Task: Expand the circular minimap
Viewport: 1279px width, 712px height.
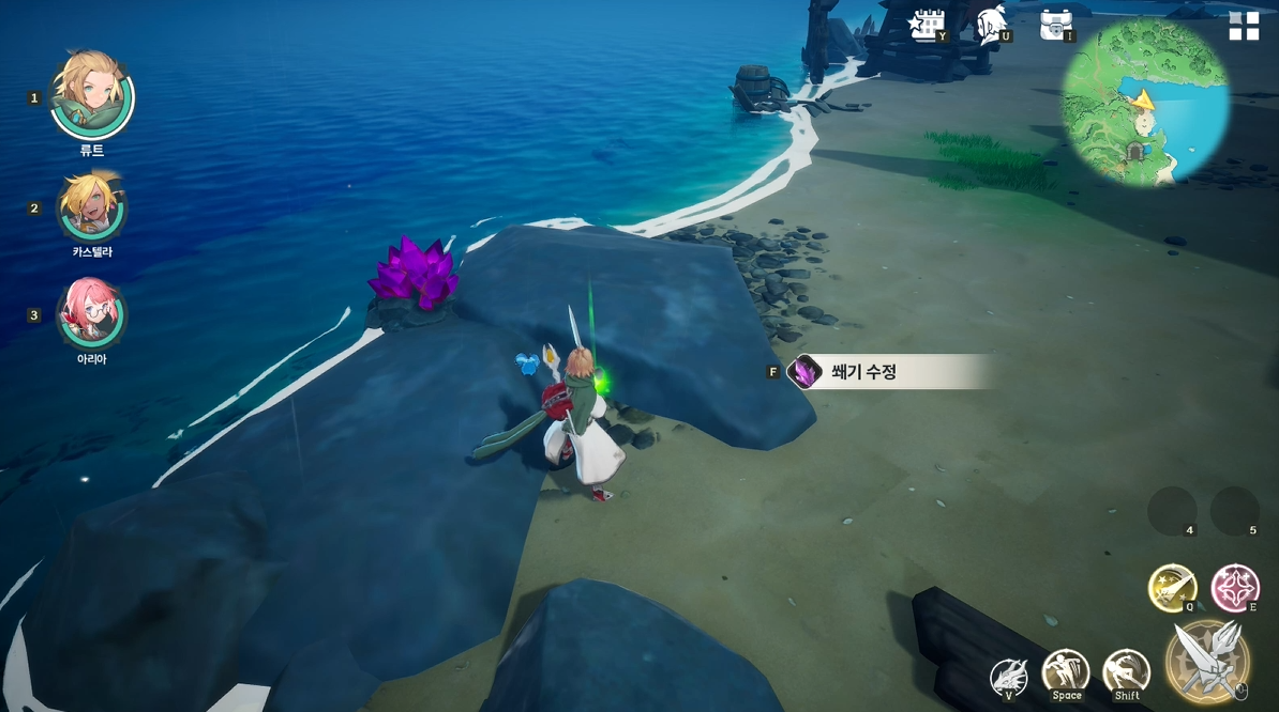Action: click(1145, 101)
